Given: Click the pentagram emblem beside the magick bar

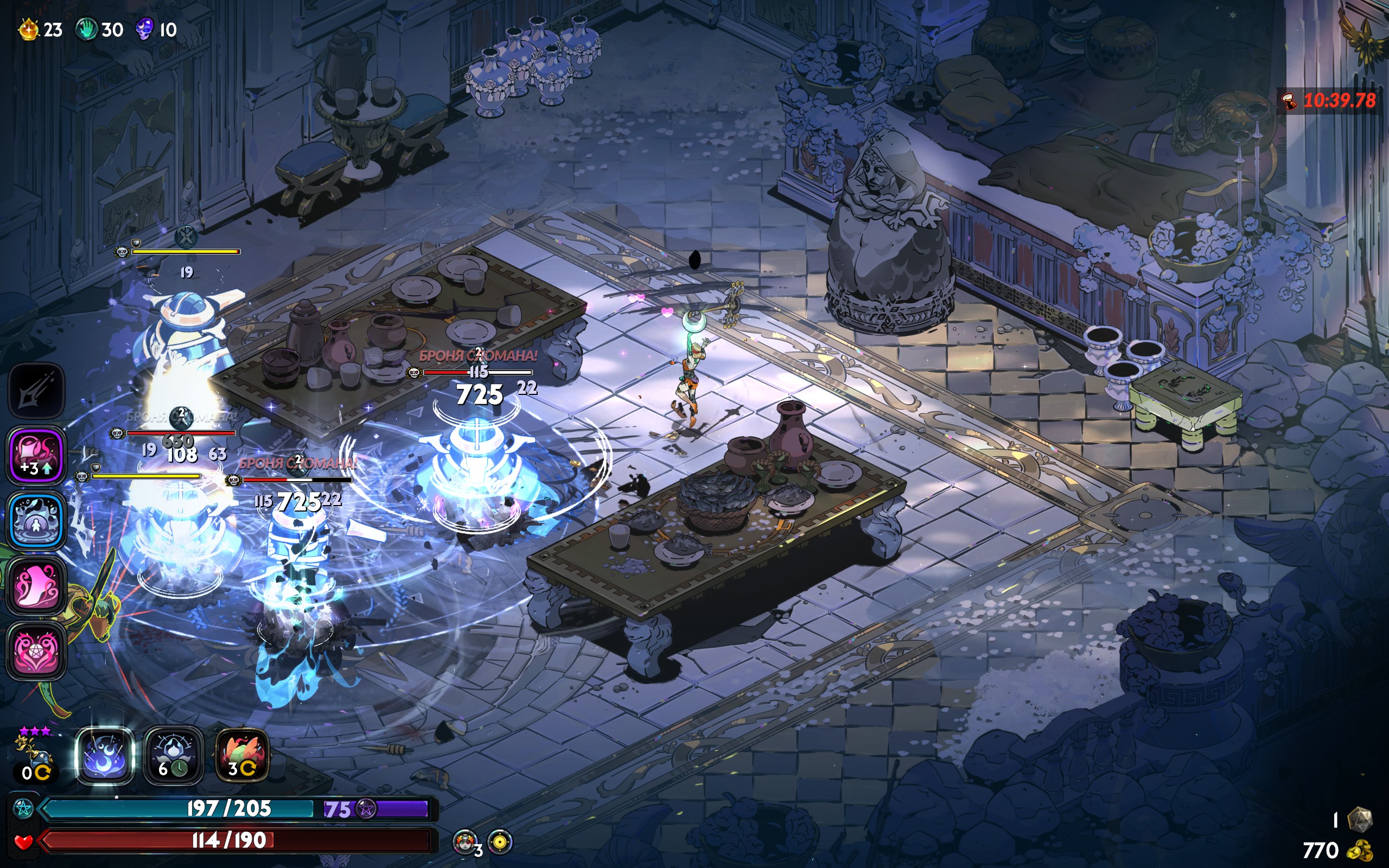Looking at the screenshot, I should [x=23, y=808].
